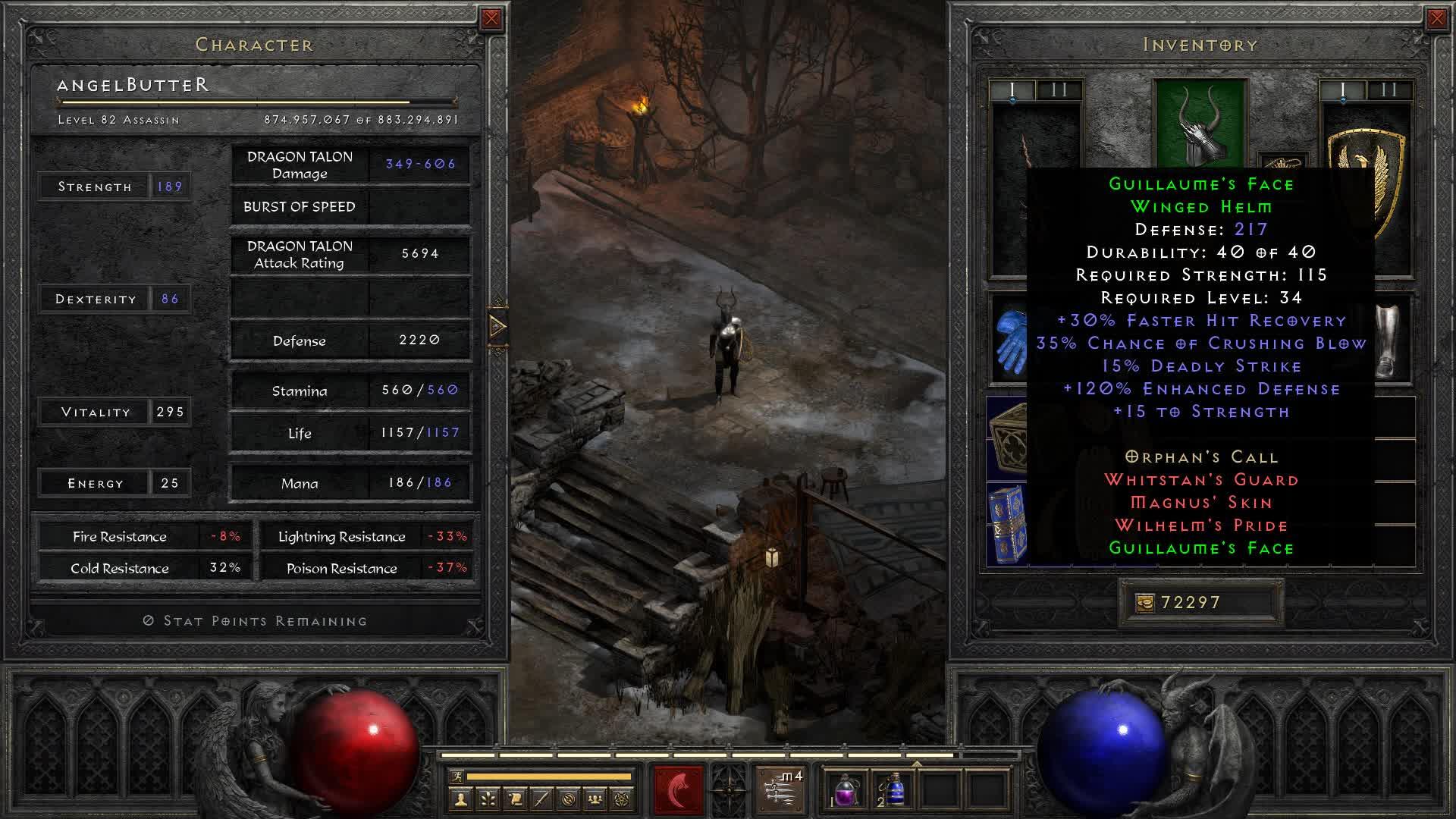Open the quest log scroll button
1456x819 pixels.
tap(515, 799)
